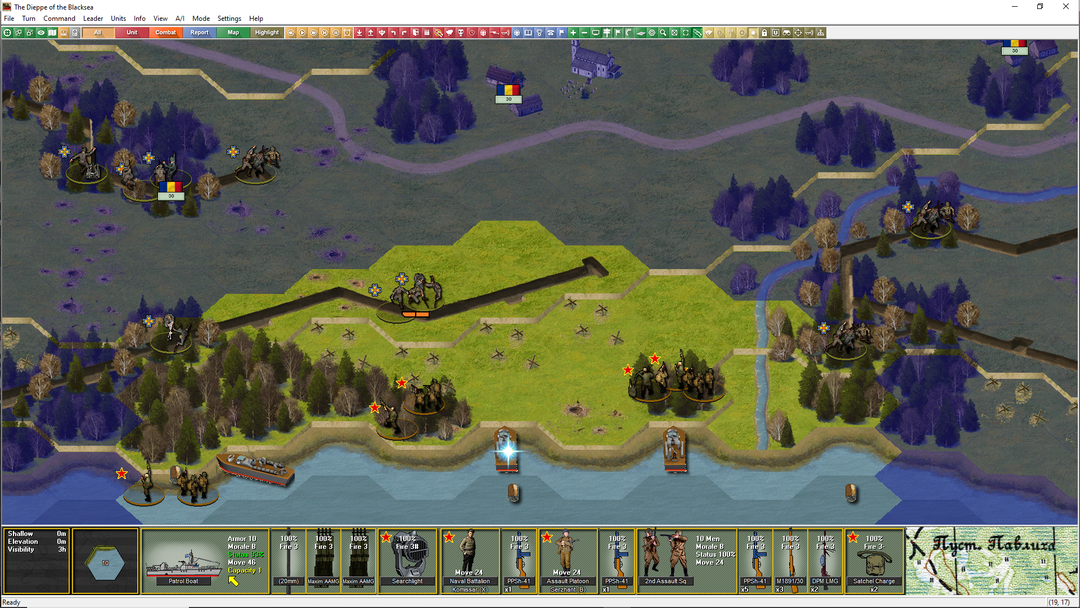Open the Settings menu
Viewport: 1080px width, 608px height.
[x=229, y=19]
